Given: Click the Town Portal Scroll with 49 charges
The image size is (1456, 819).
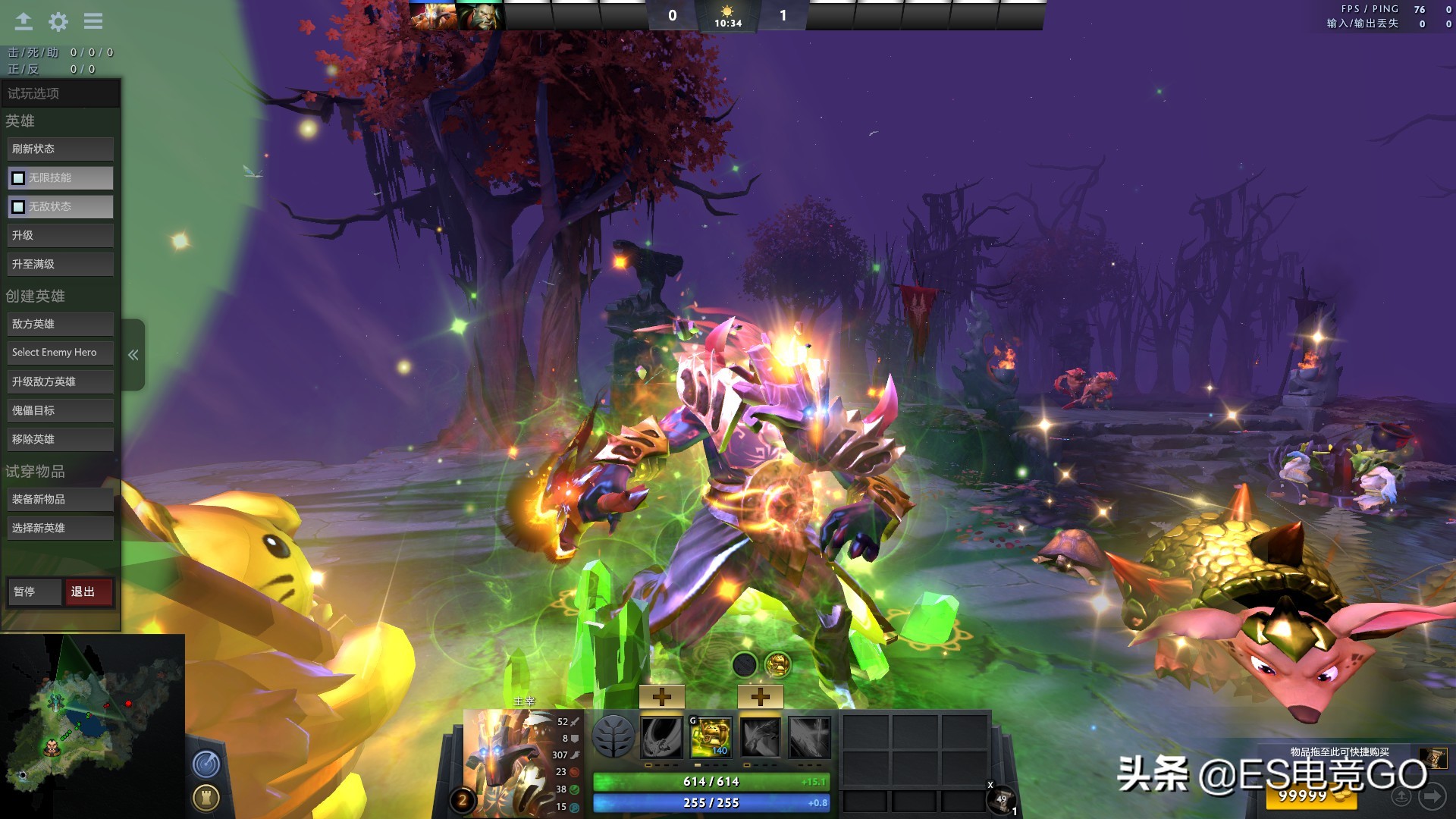Looking at the screenshot, I should click(1001, 800).
